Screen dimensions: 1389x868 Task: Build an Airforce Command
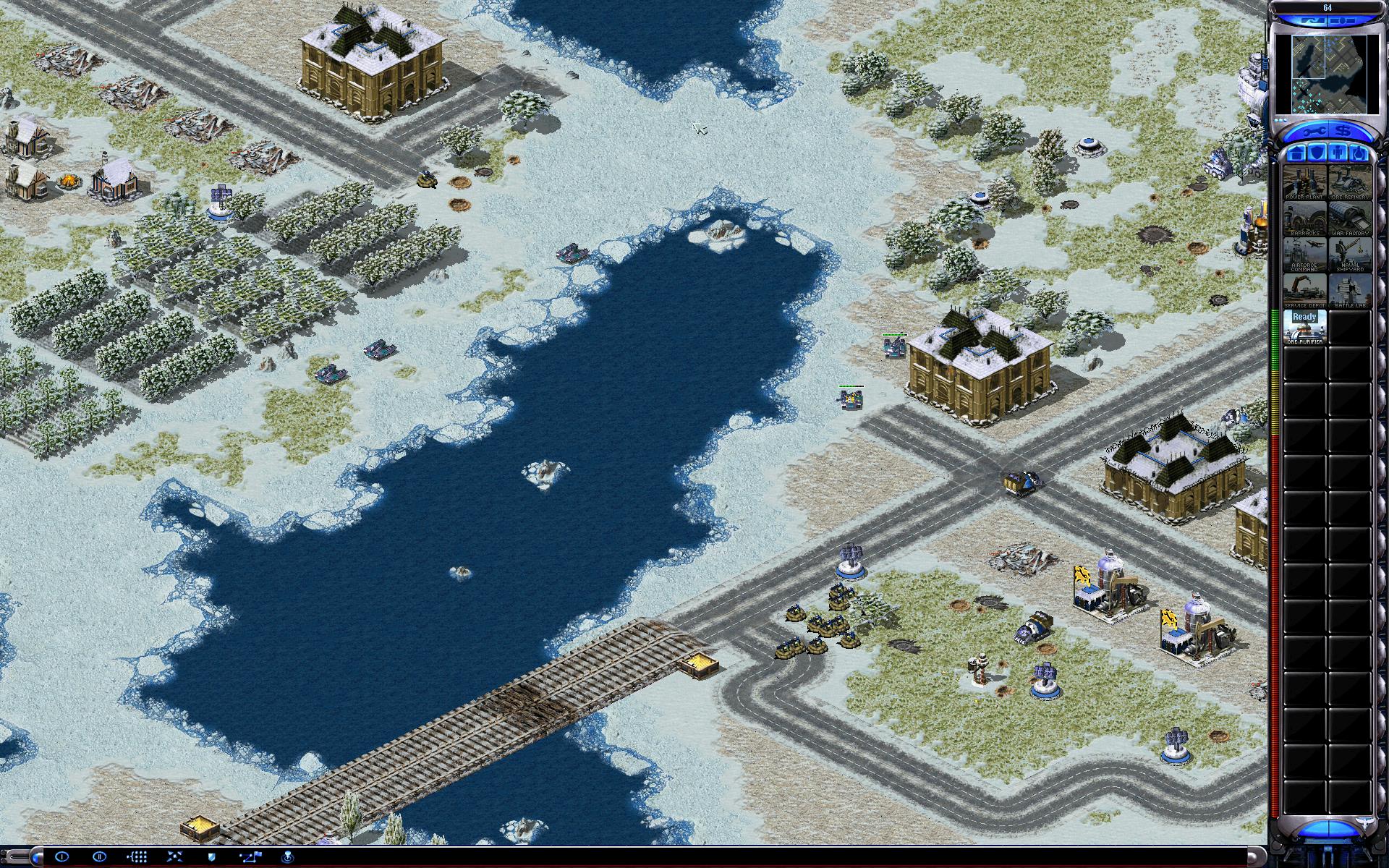1305,255
